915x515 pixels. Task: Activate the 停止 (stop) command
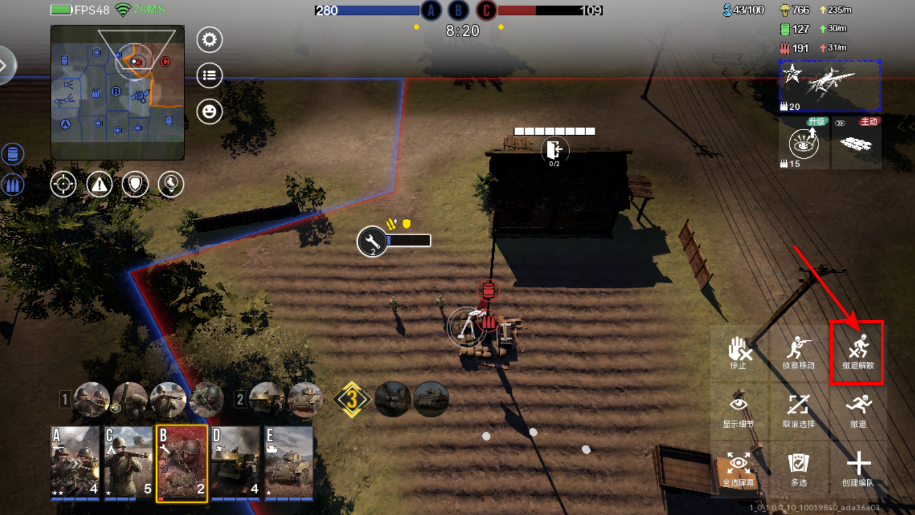pos(739,350)
